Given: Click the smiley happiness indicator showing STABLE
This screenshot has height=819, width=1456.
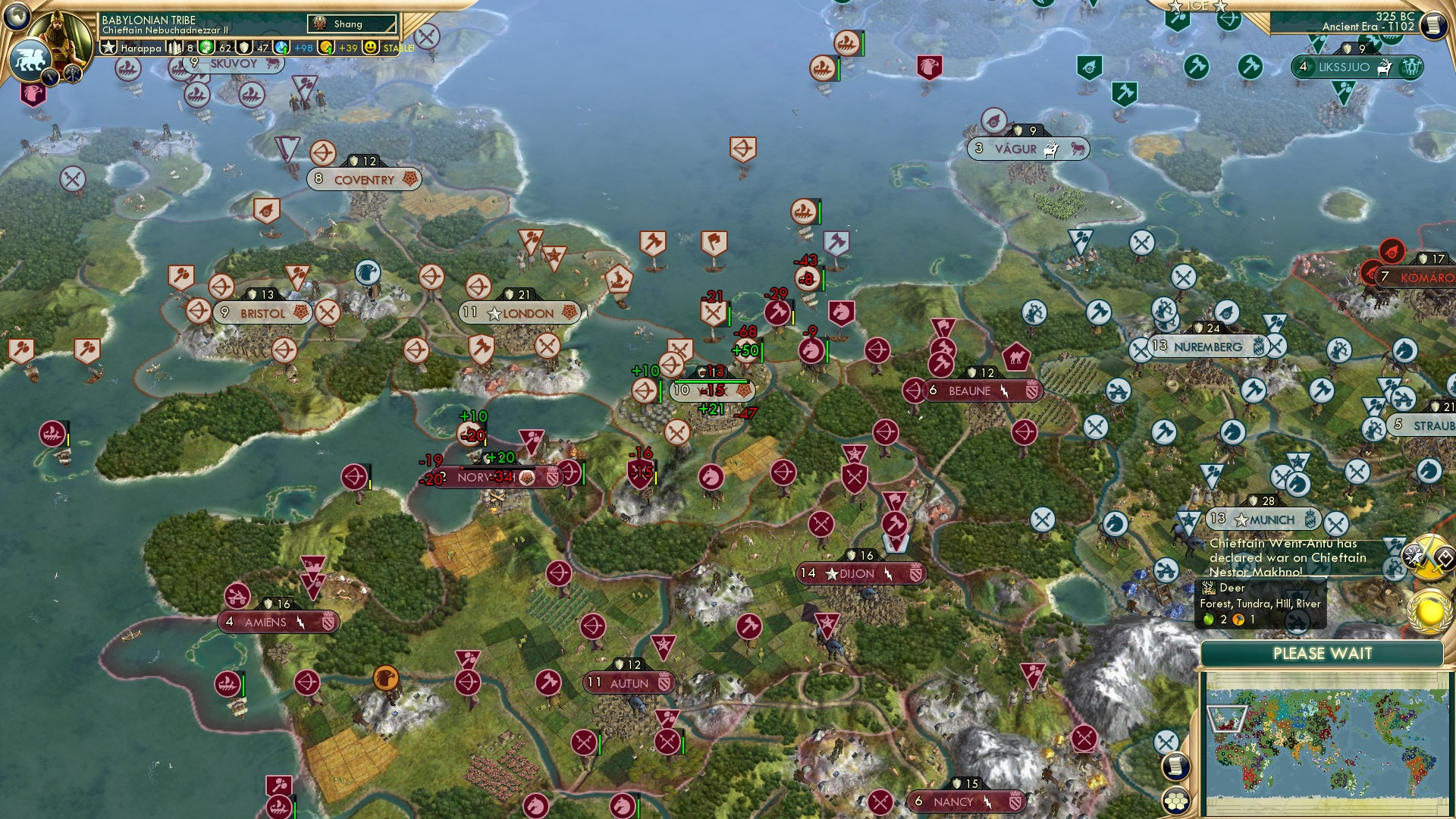Looking at the screenshot, I should (371, 47).
